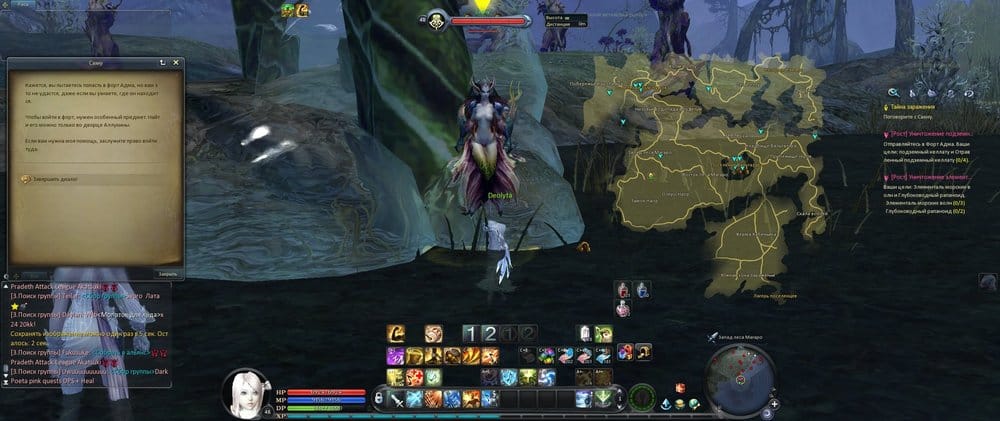Select the '[Рост] Уничтожение подземн...' quest entry

point(932,132)
